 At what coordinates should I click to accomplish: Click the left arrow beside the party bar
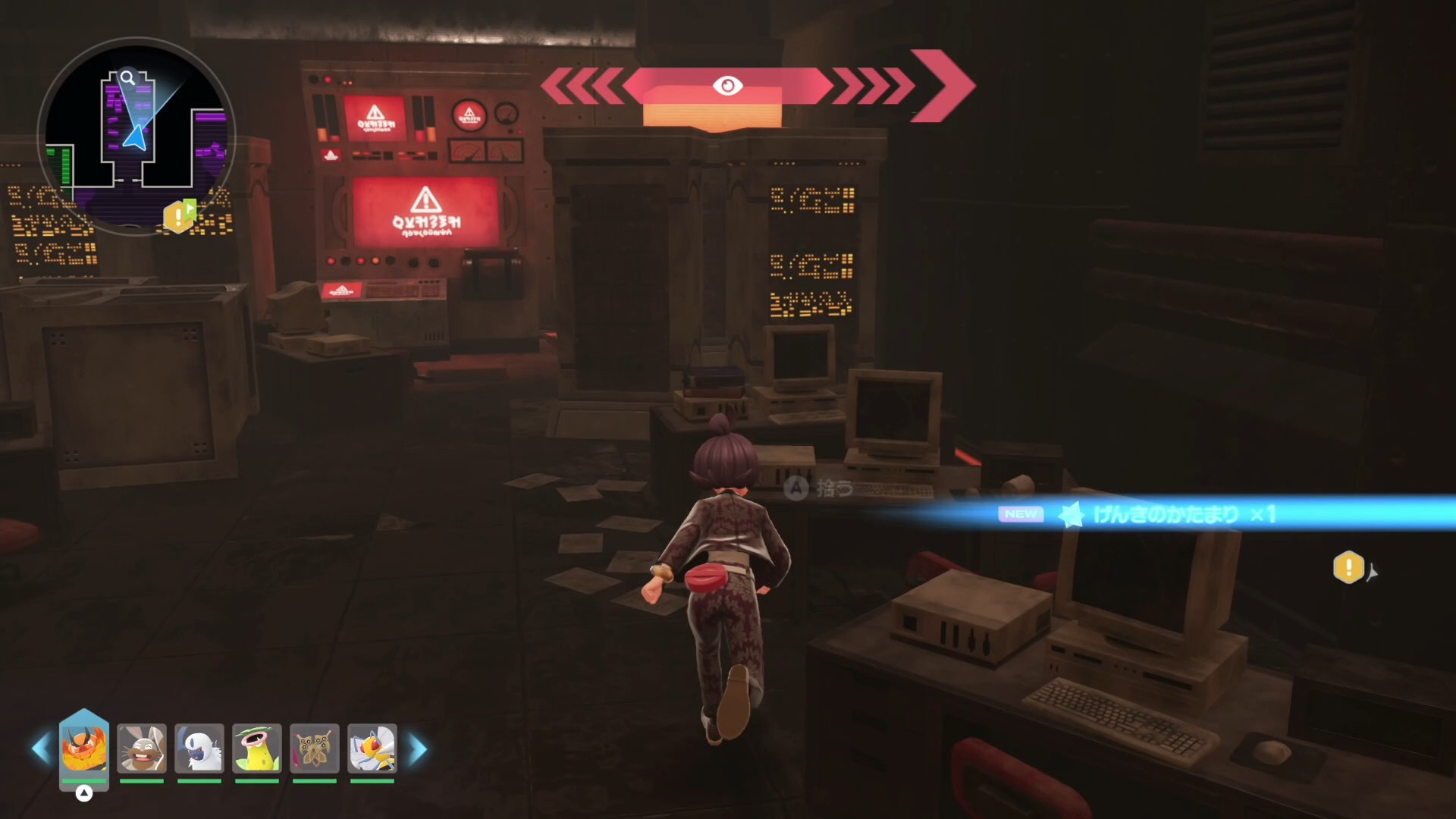click(41, 748)
